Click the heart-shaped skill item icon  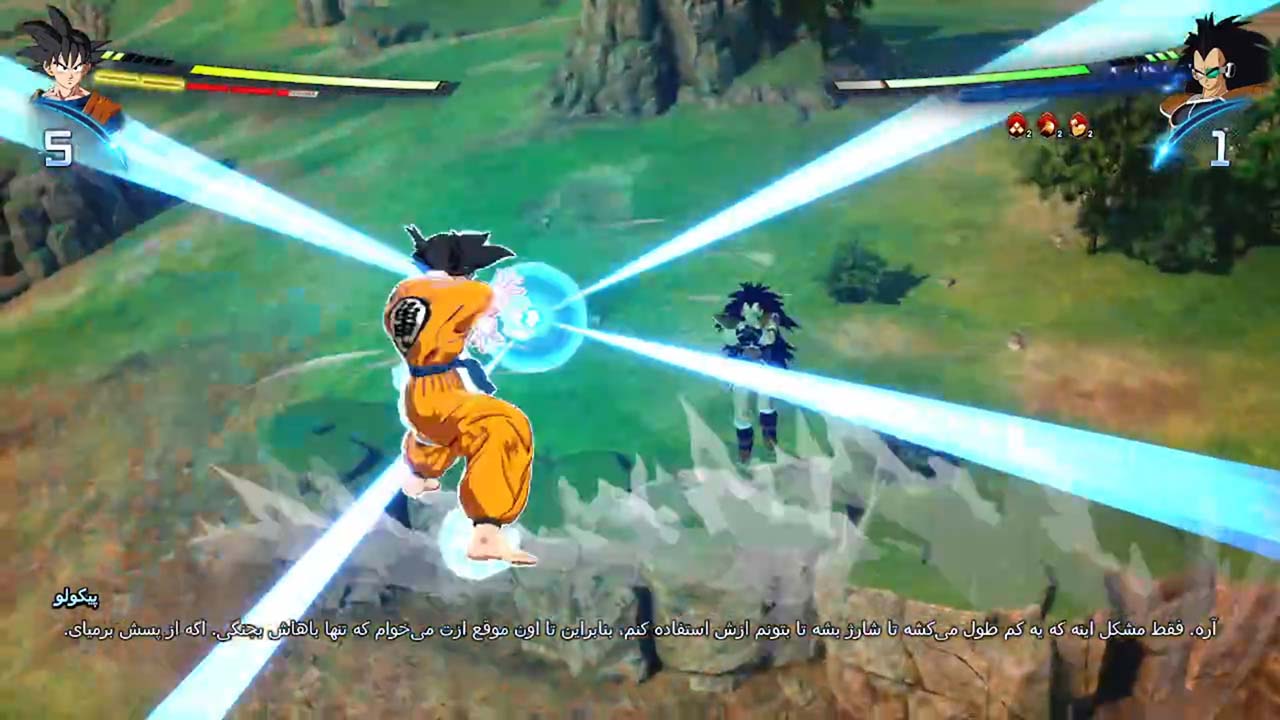[1078, 127]
